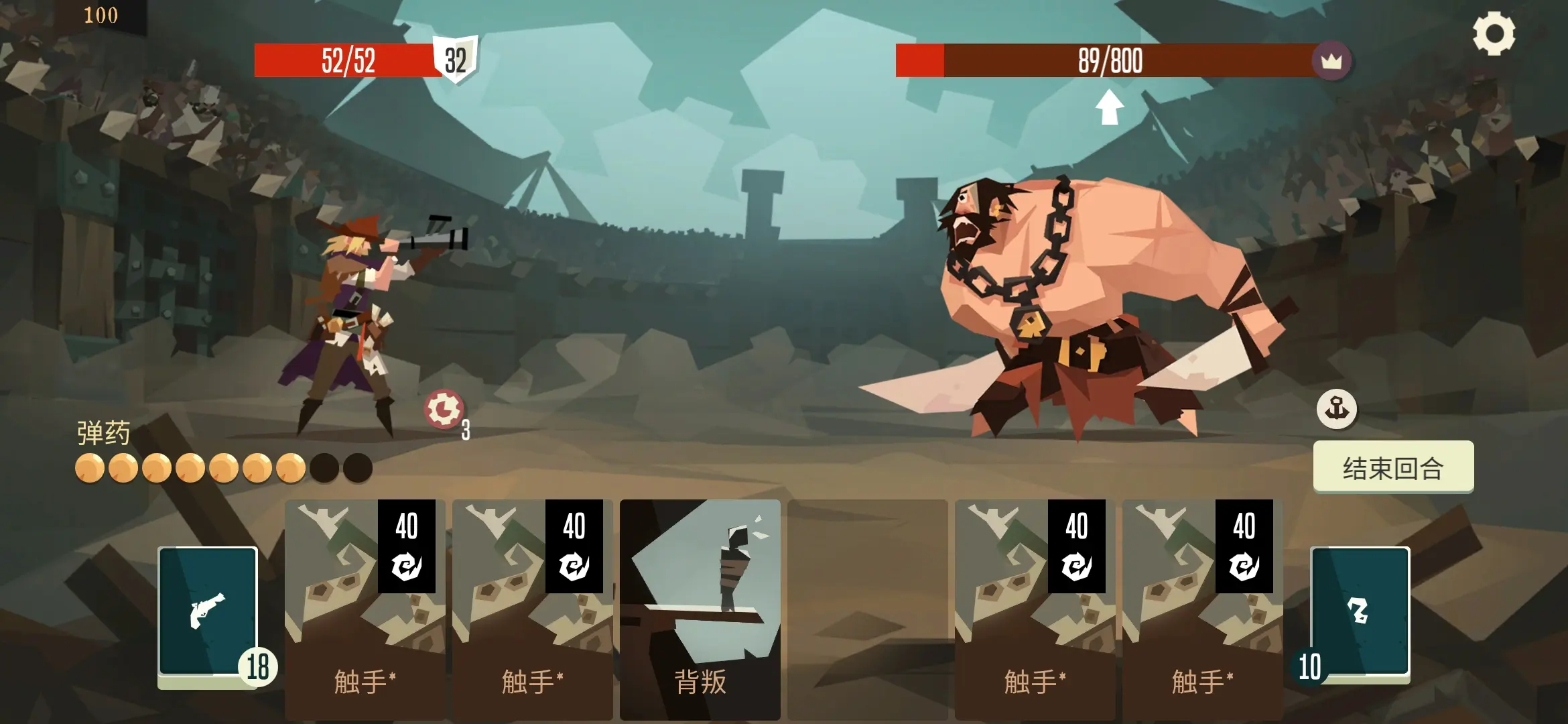Viewport: 1568px width, 724px height.
Task: Tap the round anchor icon
Action: point(1336,408)
